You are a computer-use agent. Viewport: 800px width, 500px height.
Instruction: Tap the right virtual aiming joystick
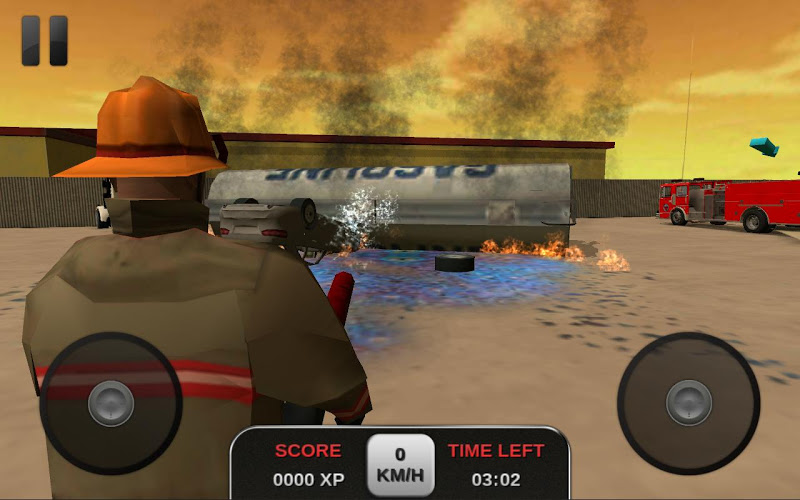point(688,402)
